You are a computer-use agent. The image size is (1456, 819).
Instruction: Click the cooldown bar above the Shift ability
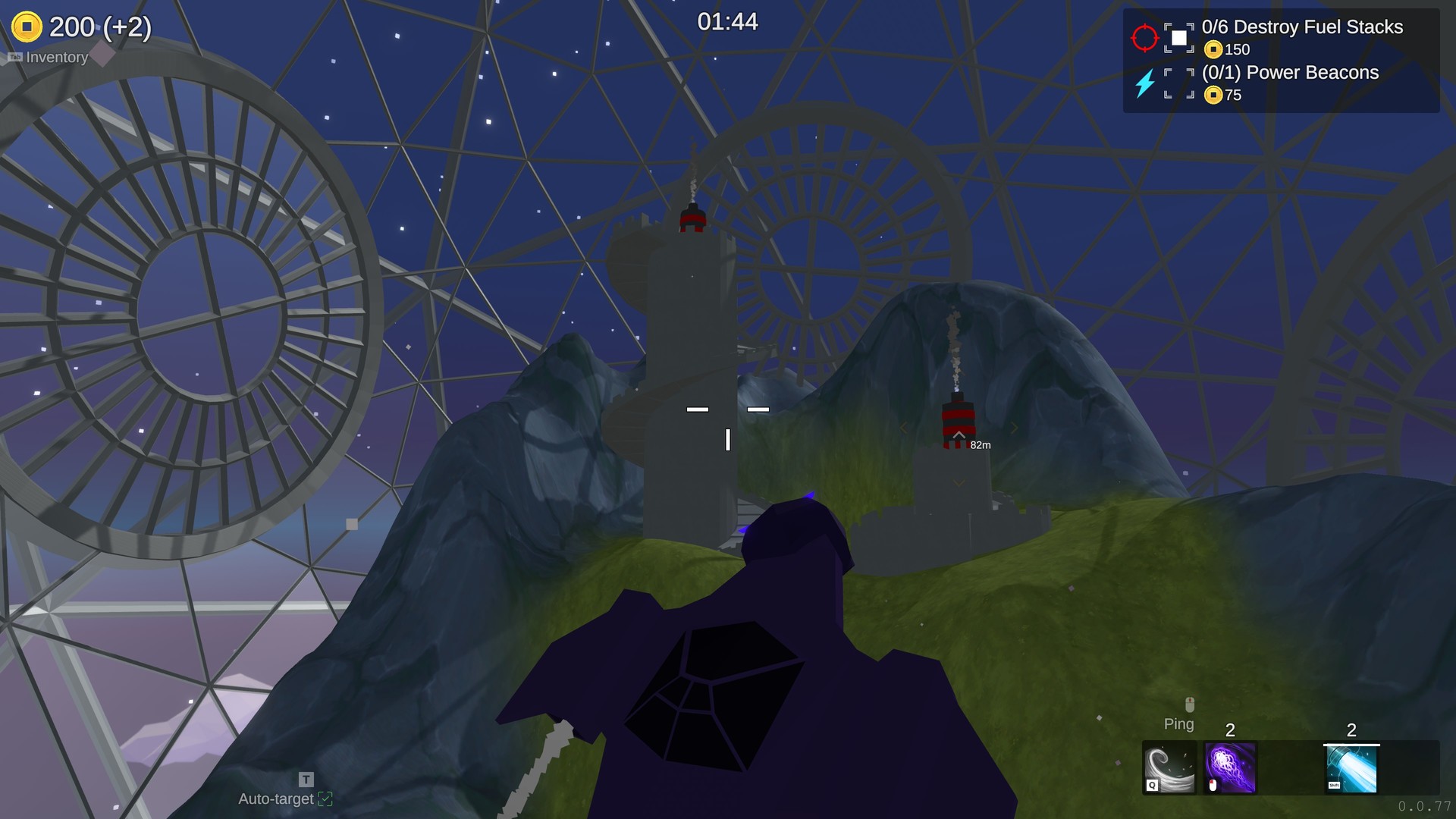click(1351, 745)
